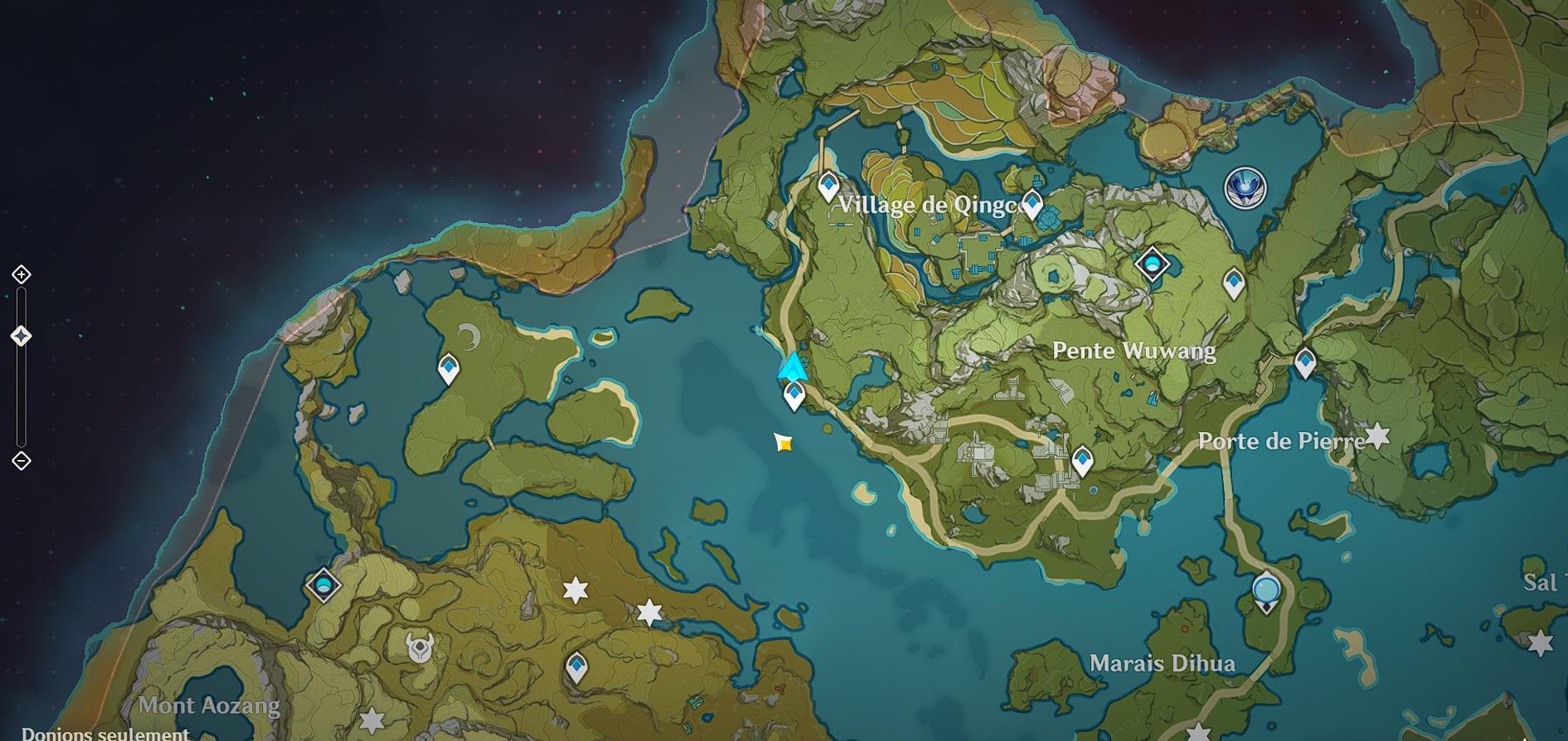The image size is (1568, 741).
Task: Select the domain icon northeast of Mont Aozang
Action: pyautogui.click(x=323, y=586)
